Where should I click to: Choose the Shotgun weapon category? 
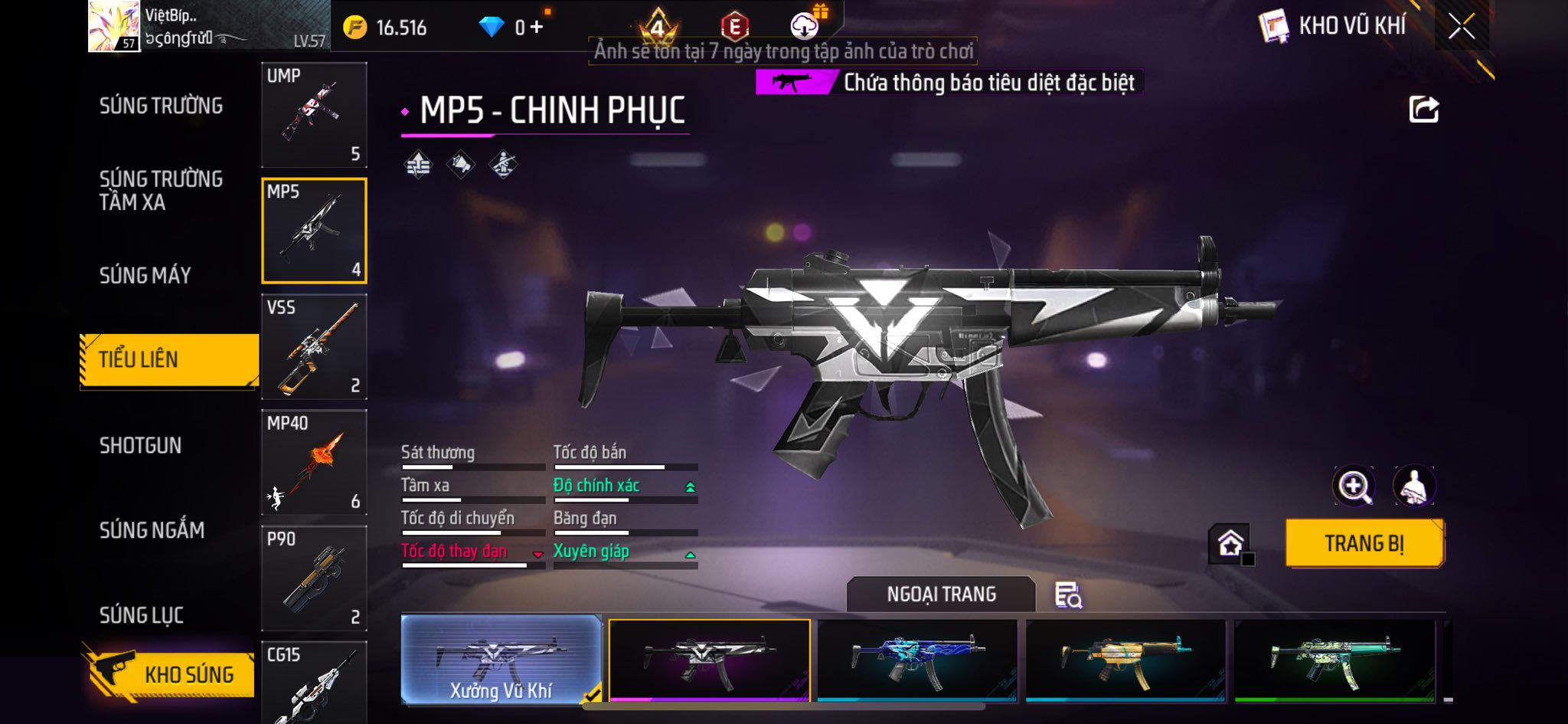click(141, 445)
